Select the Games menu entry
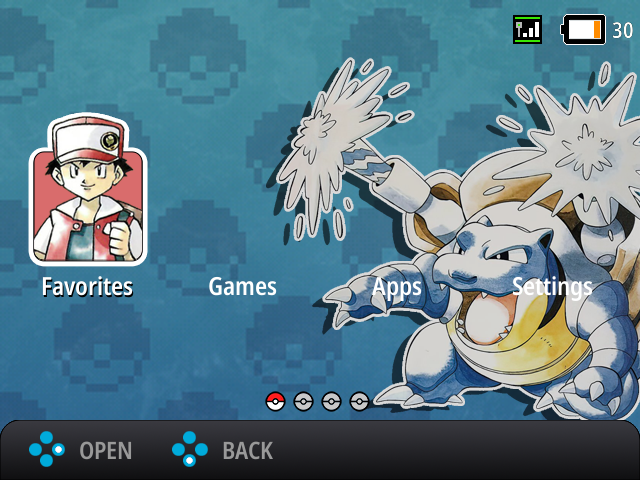This screenshot has height=480, width=640. pyautogui.click(x=242, y=288)
